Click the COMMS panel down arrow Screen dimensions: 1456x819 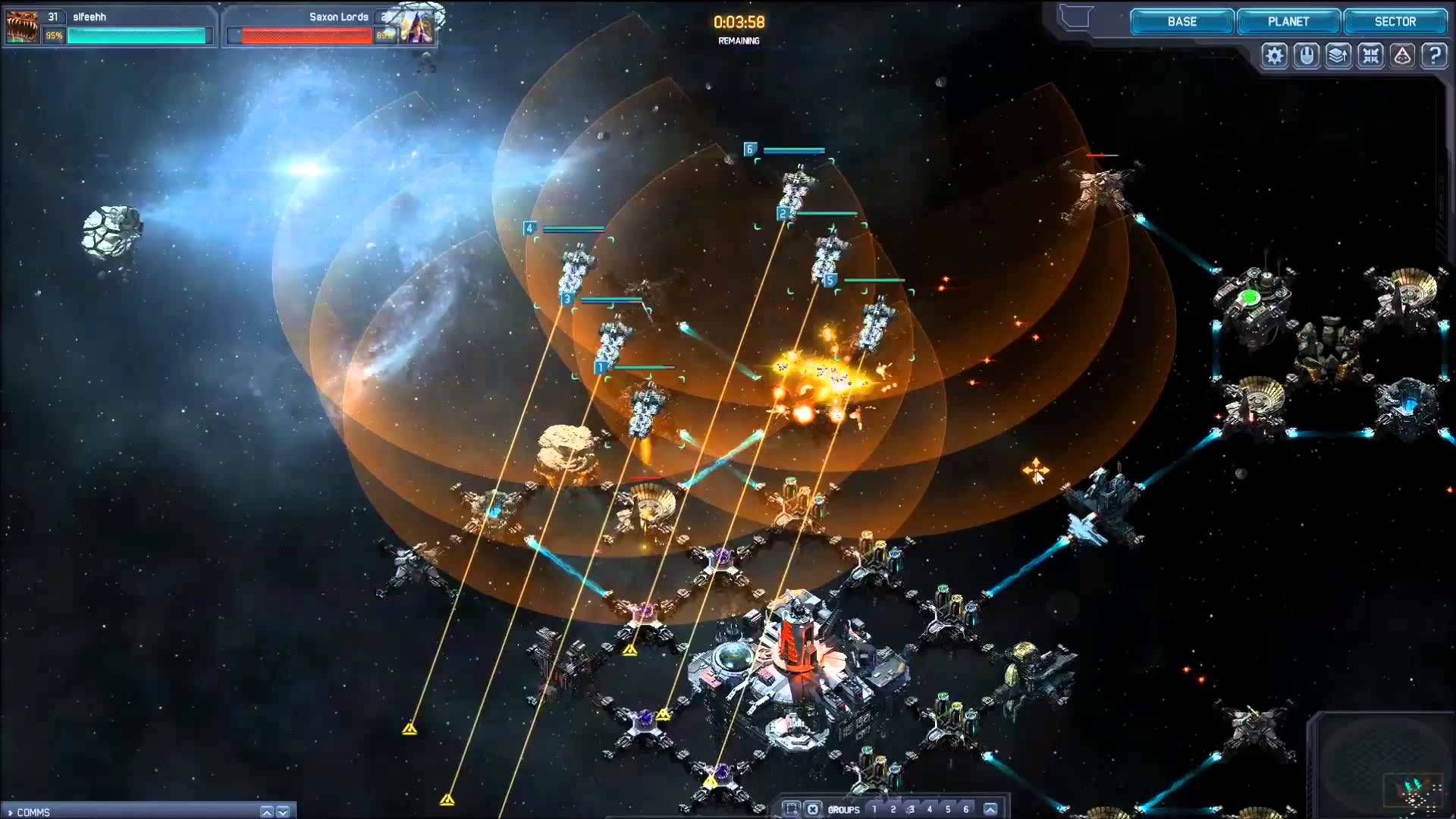point(283,812)
